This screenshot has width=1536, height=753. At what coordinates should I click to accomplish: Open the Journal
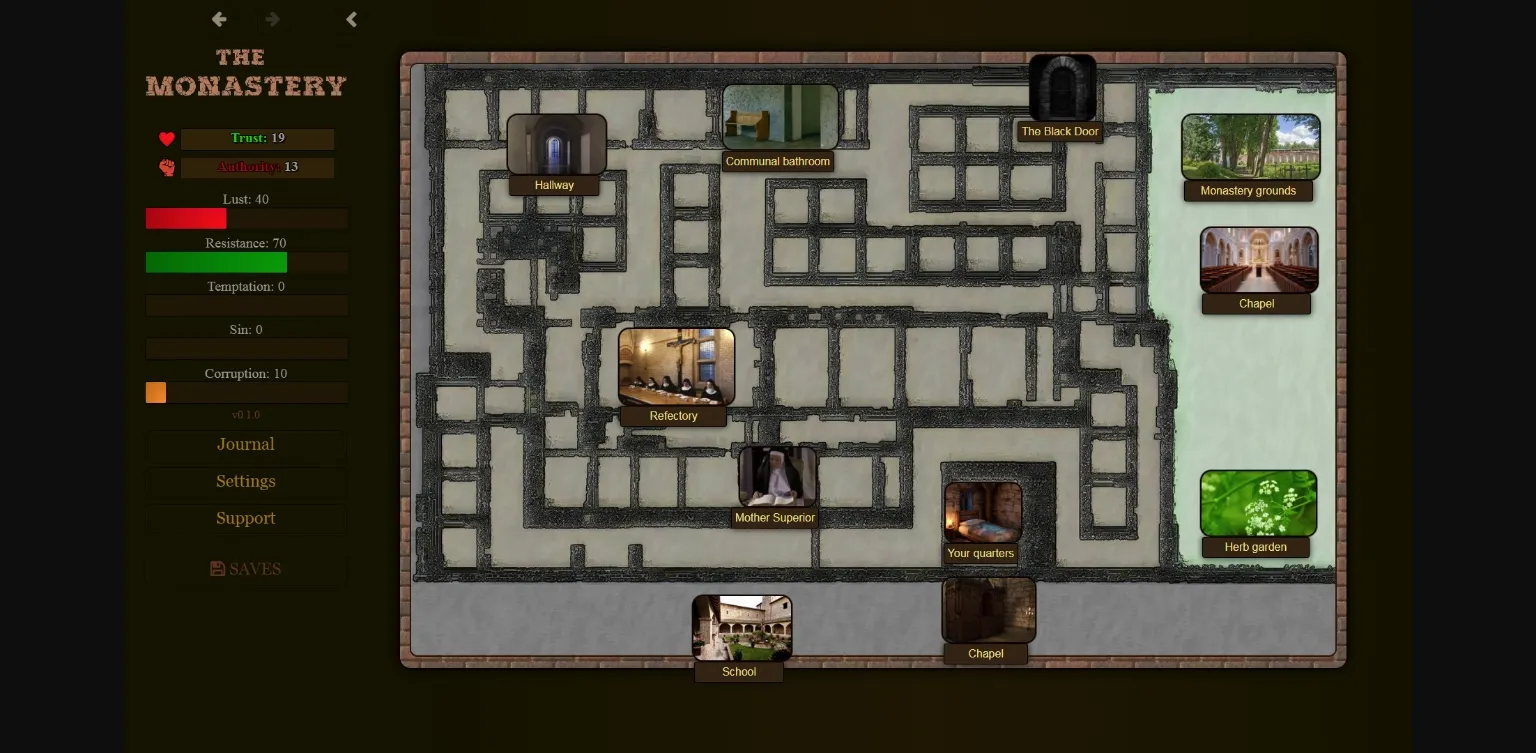point(245,444)
